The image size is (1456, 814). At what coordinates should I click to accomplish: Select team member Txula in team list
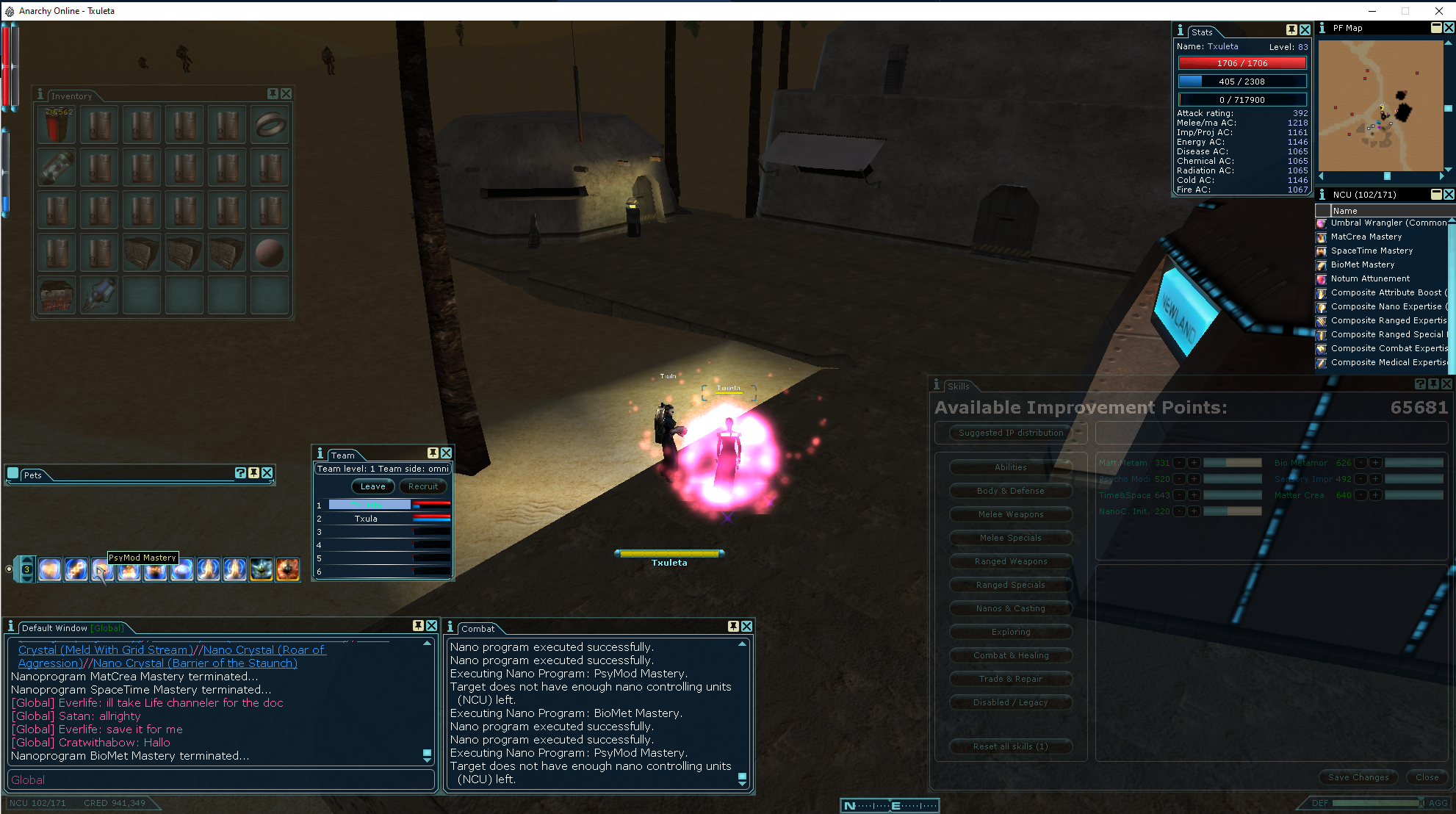click(x=366, y=519)
